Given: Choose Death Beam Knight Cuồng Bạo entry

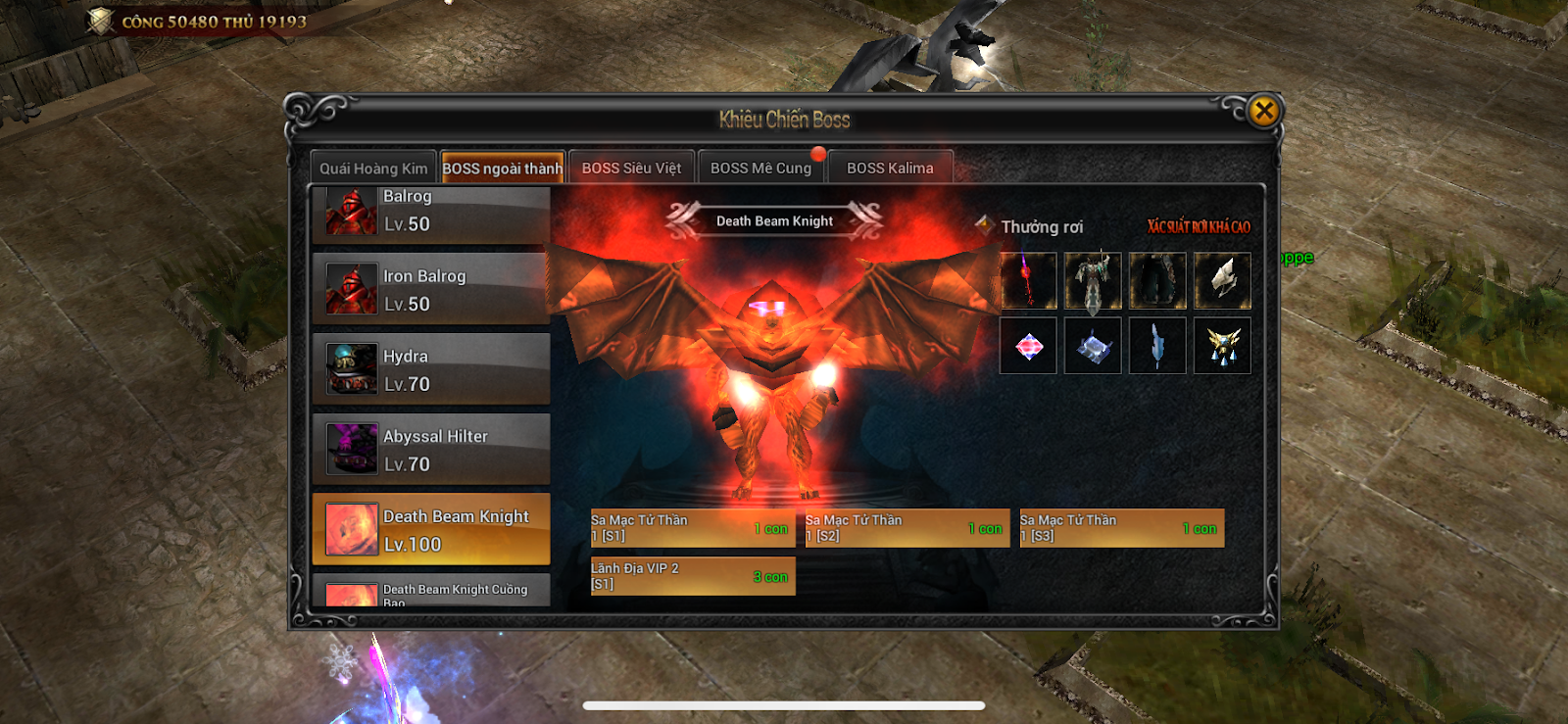Looking at the screenshot, I should 431,592.
